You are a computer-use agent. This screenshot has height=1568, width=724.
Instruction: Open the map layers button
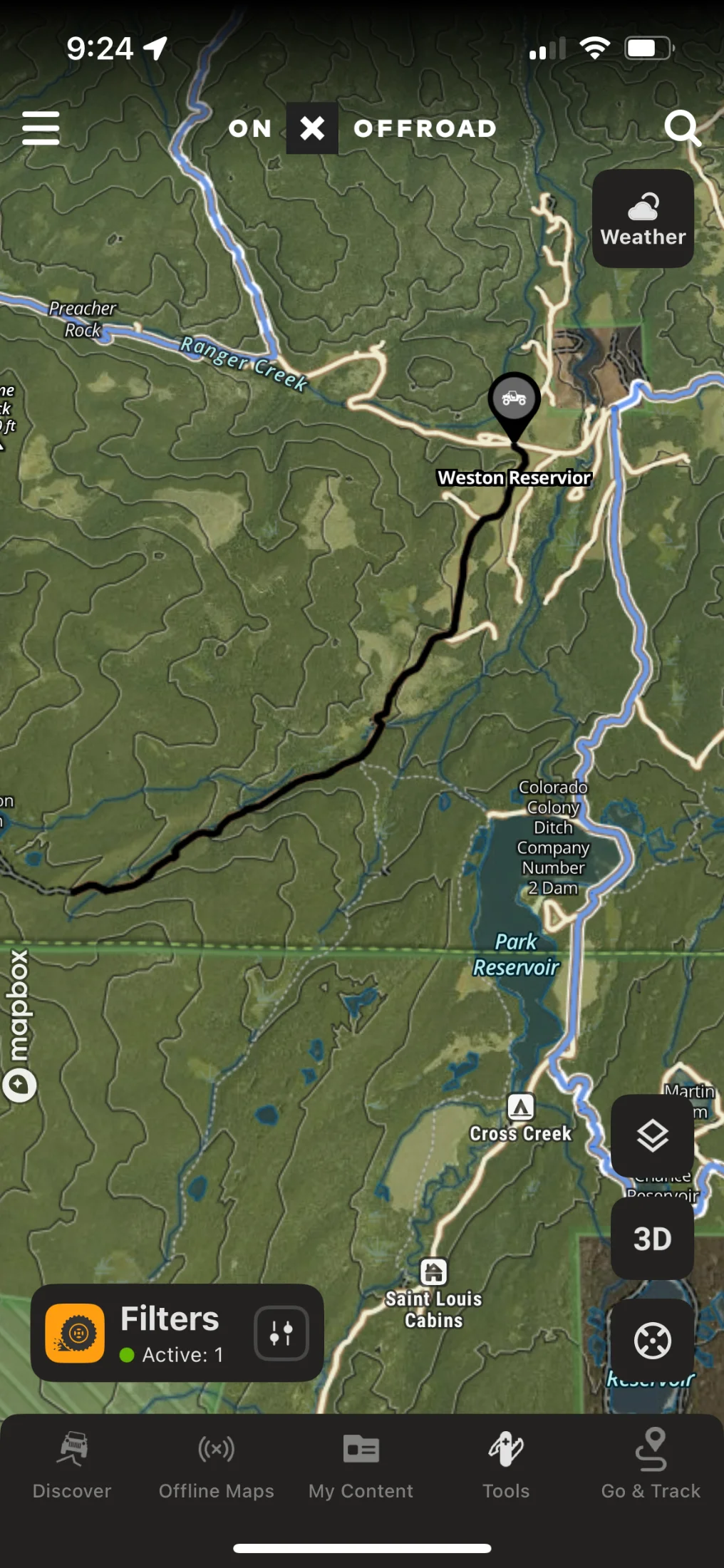coord(652,1135)
